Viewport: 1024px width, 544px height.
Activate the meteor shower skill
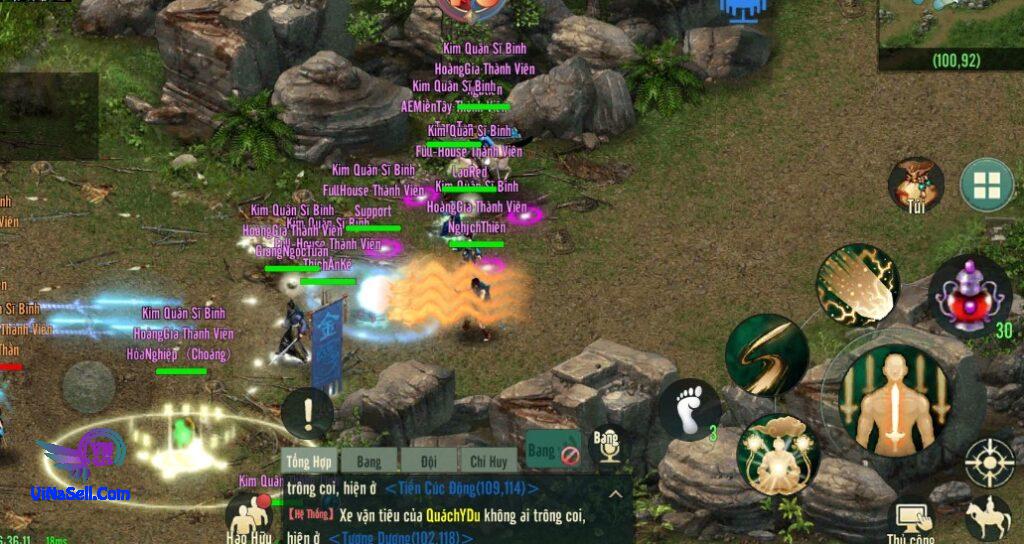point(857,285)
